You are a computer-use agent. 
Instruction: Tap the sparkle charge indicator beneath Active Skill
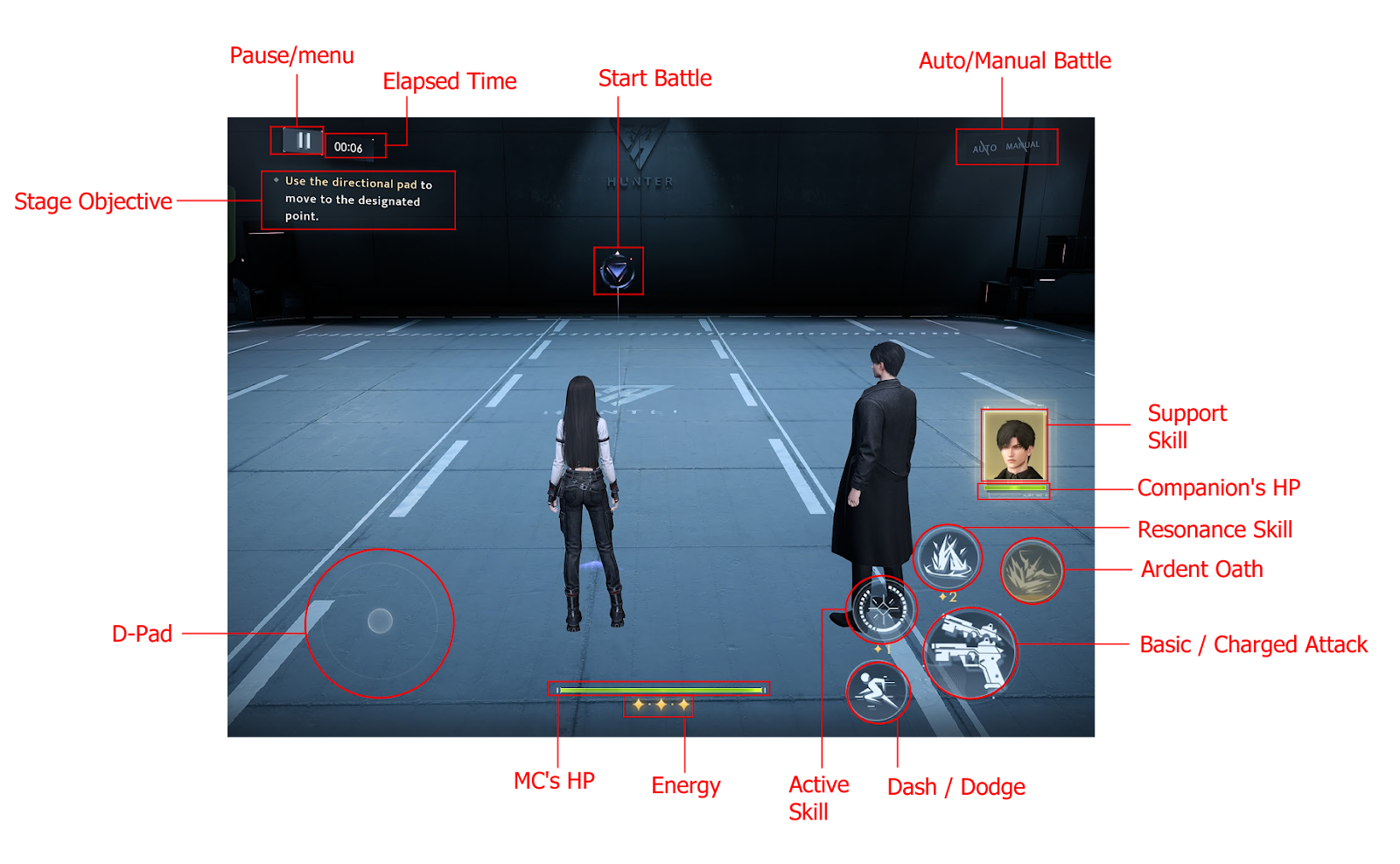[882, 648]
